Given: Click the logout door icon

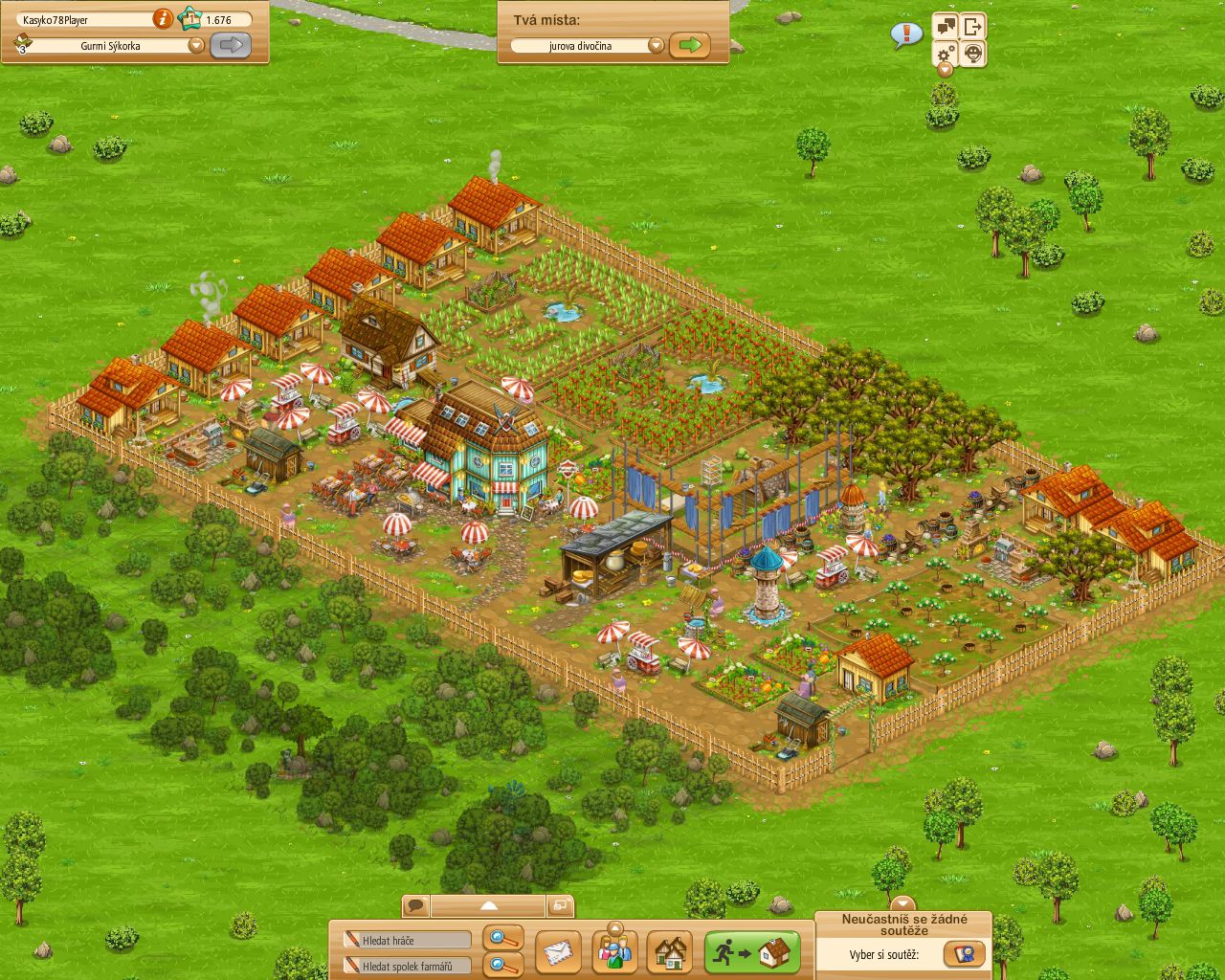Looking at the screenshot, I should coord(972,26).
